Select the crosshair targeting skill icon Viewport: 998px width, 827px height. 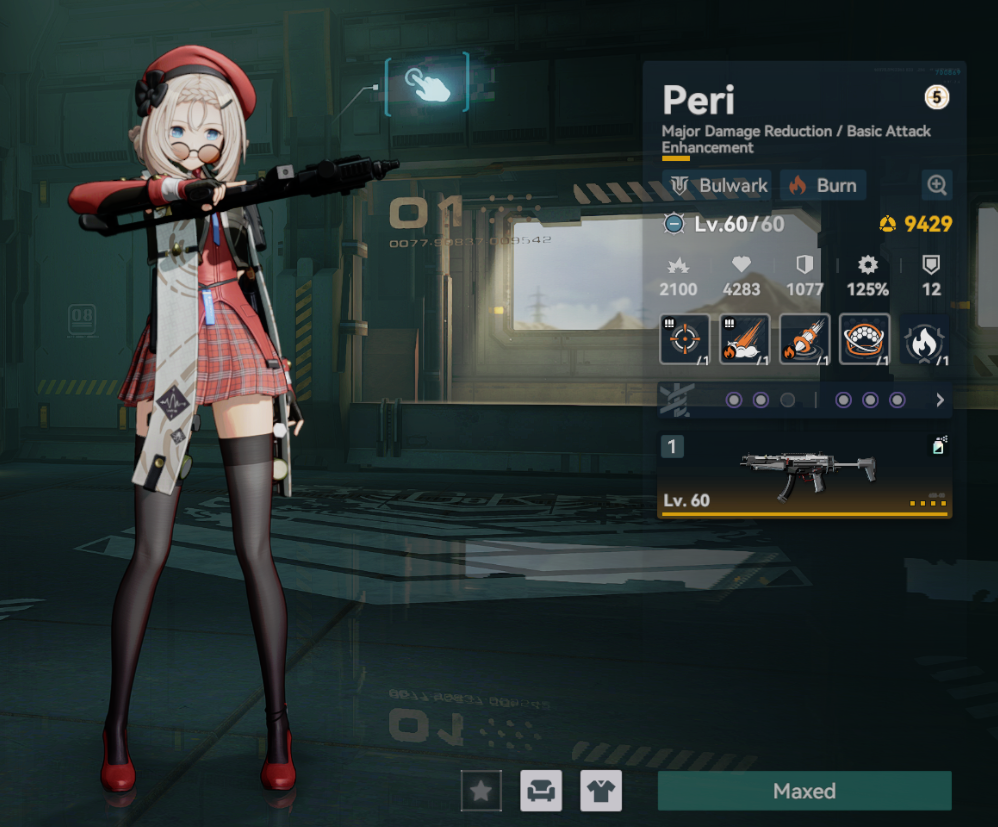point(685,339)
